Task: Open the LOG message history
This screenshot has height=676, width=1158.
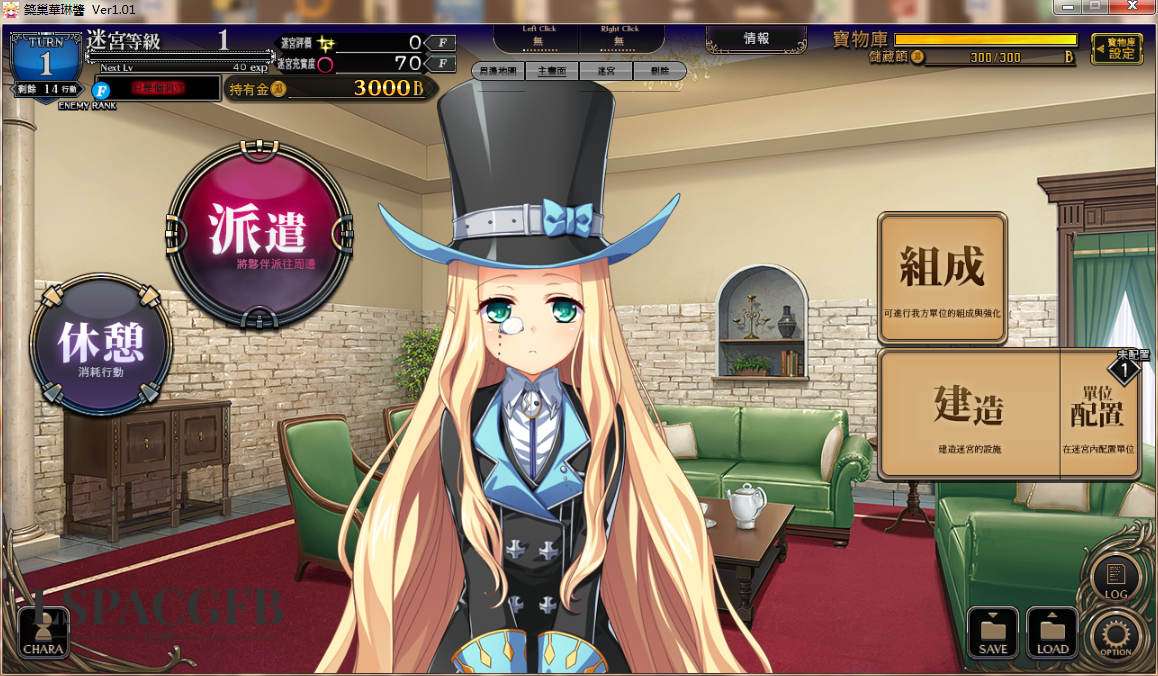Action: (1115, 579)
